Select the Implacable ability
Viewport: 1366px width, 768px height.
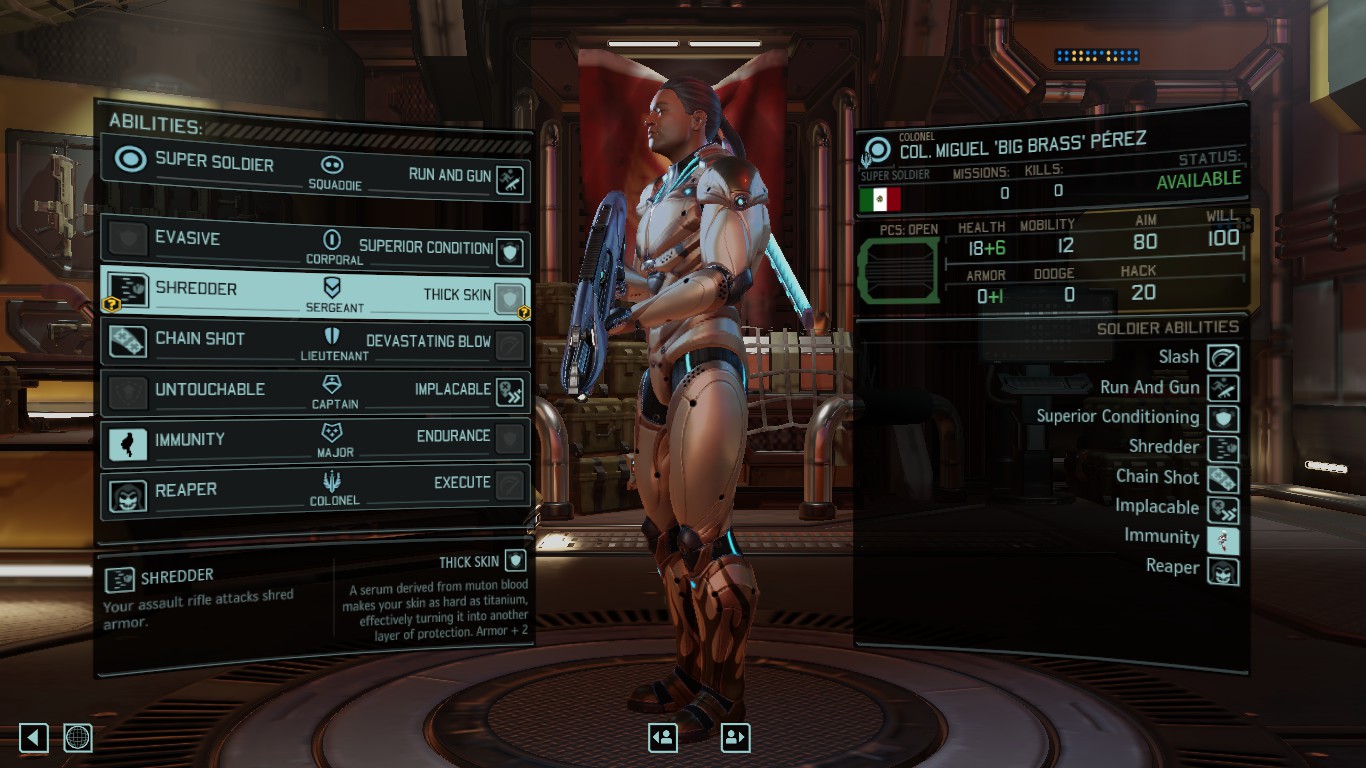510,392
